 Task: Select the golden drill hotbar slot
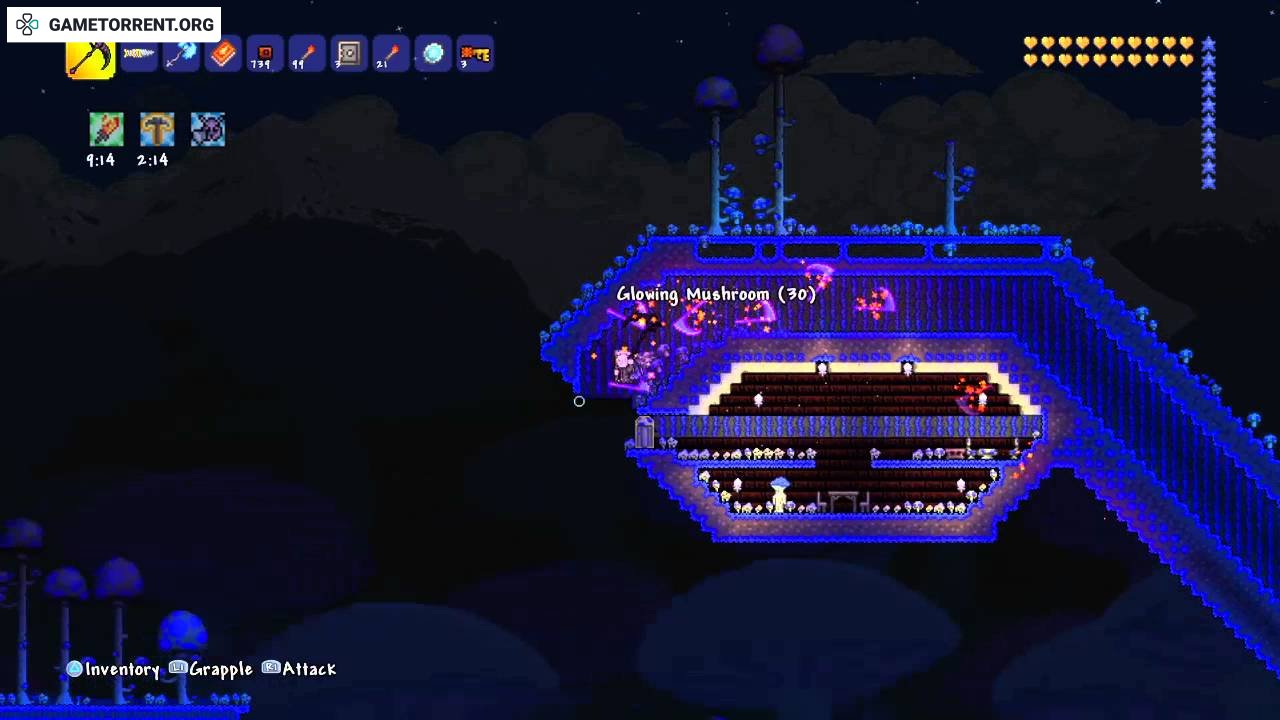(138, 54)
